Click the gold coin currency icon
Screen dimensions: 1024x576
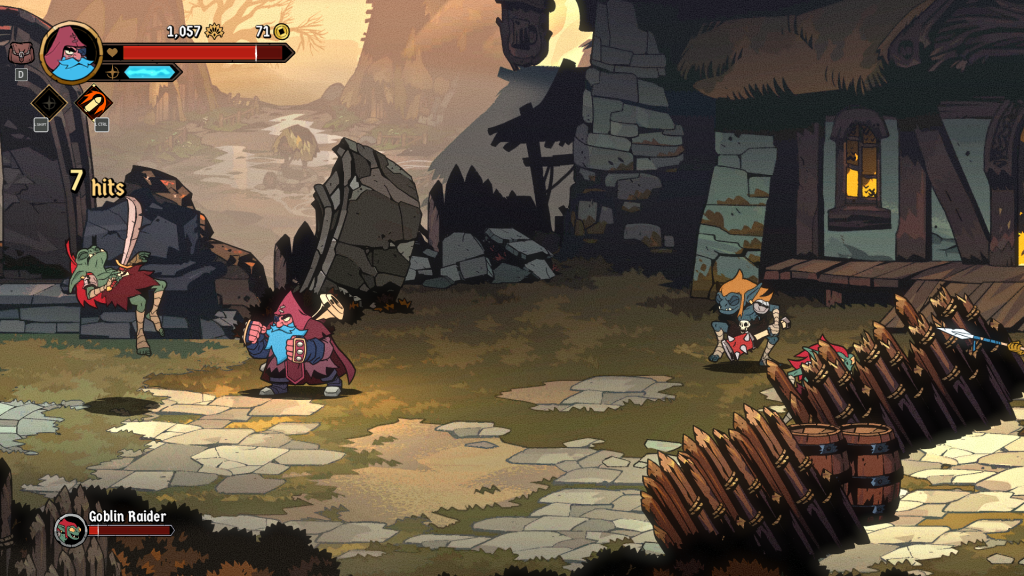pyautogui.click(x=281, y=32)
